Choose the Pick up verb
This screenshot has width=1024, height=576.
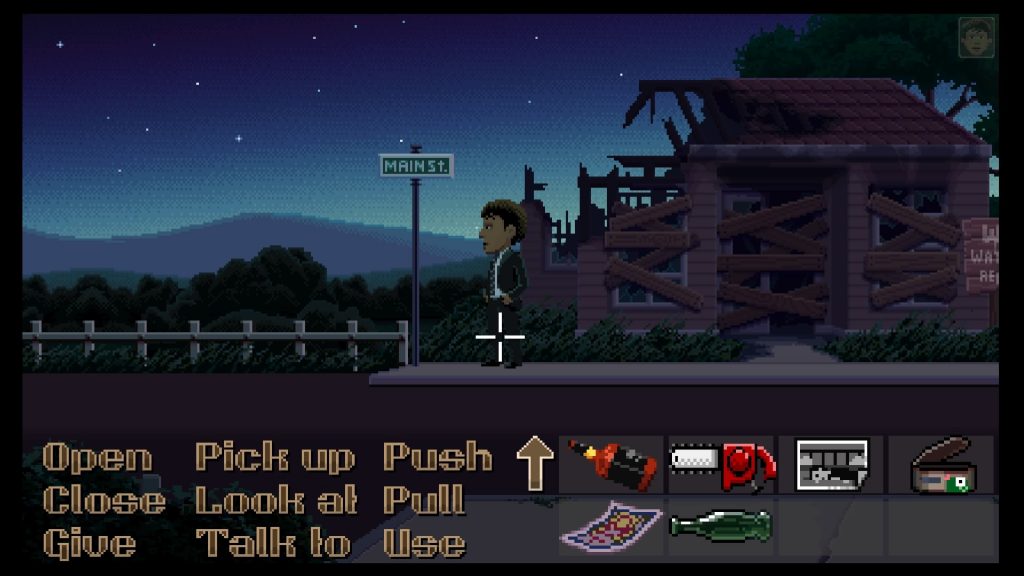[274, 458]
